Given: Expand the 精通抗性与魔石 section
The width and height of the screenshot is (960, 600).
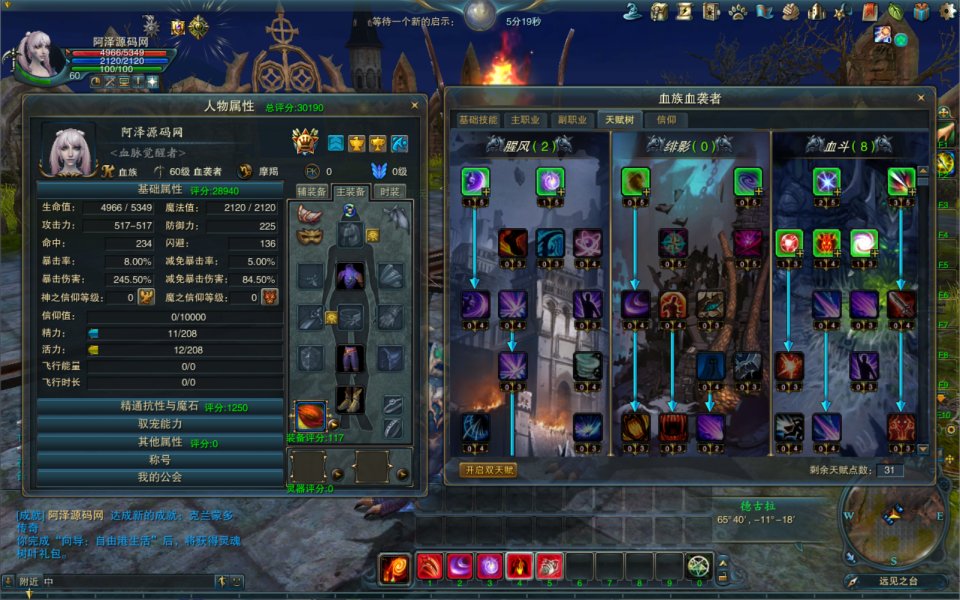Looking at the screenshot, I should pyautogui.click(x=160, y=407).
